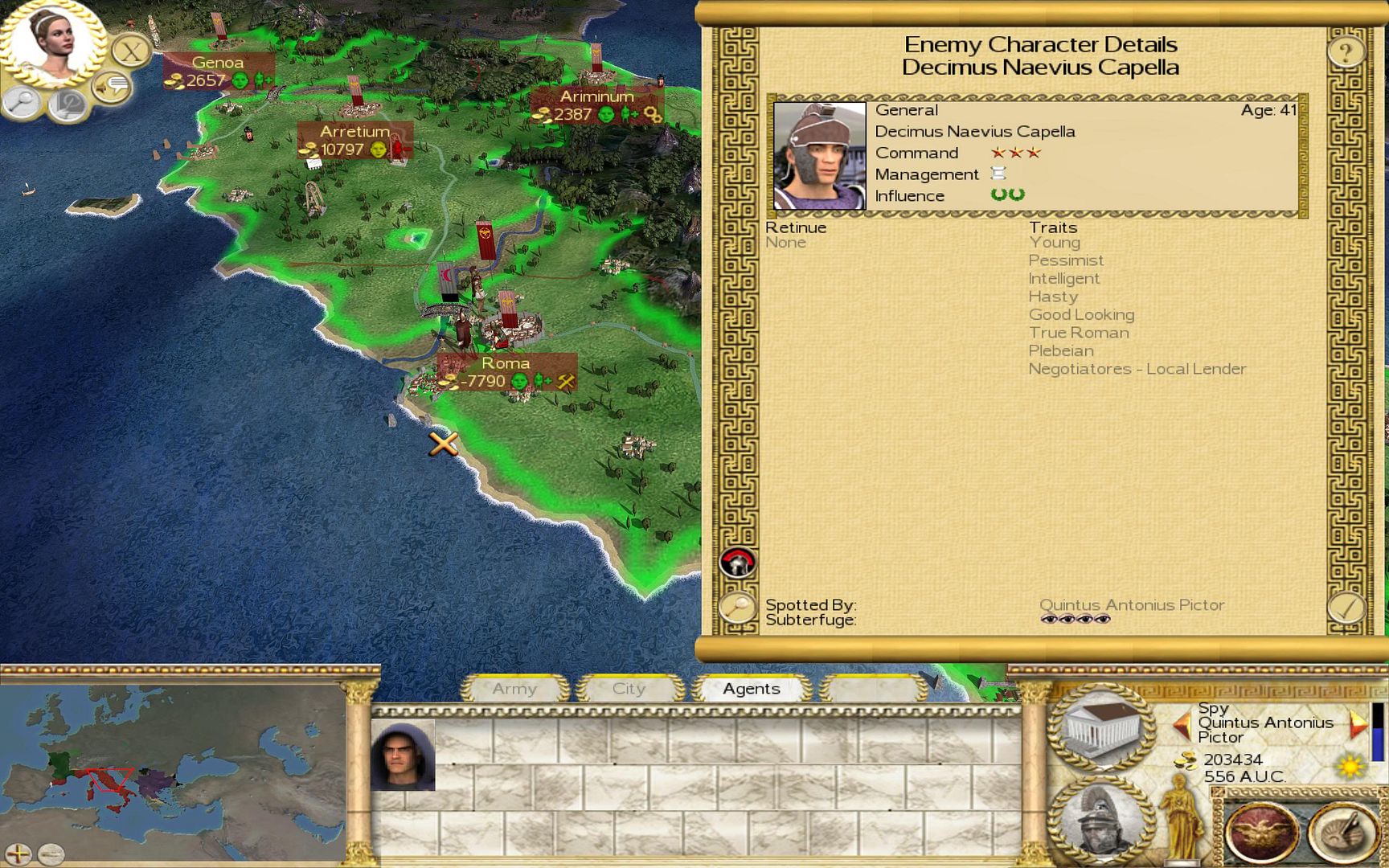Click the advisor portrait

51,42
